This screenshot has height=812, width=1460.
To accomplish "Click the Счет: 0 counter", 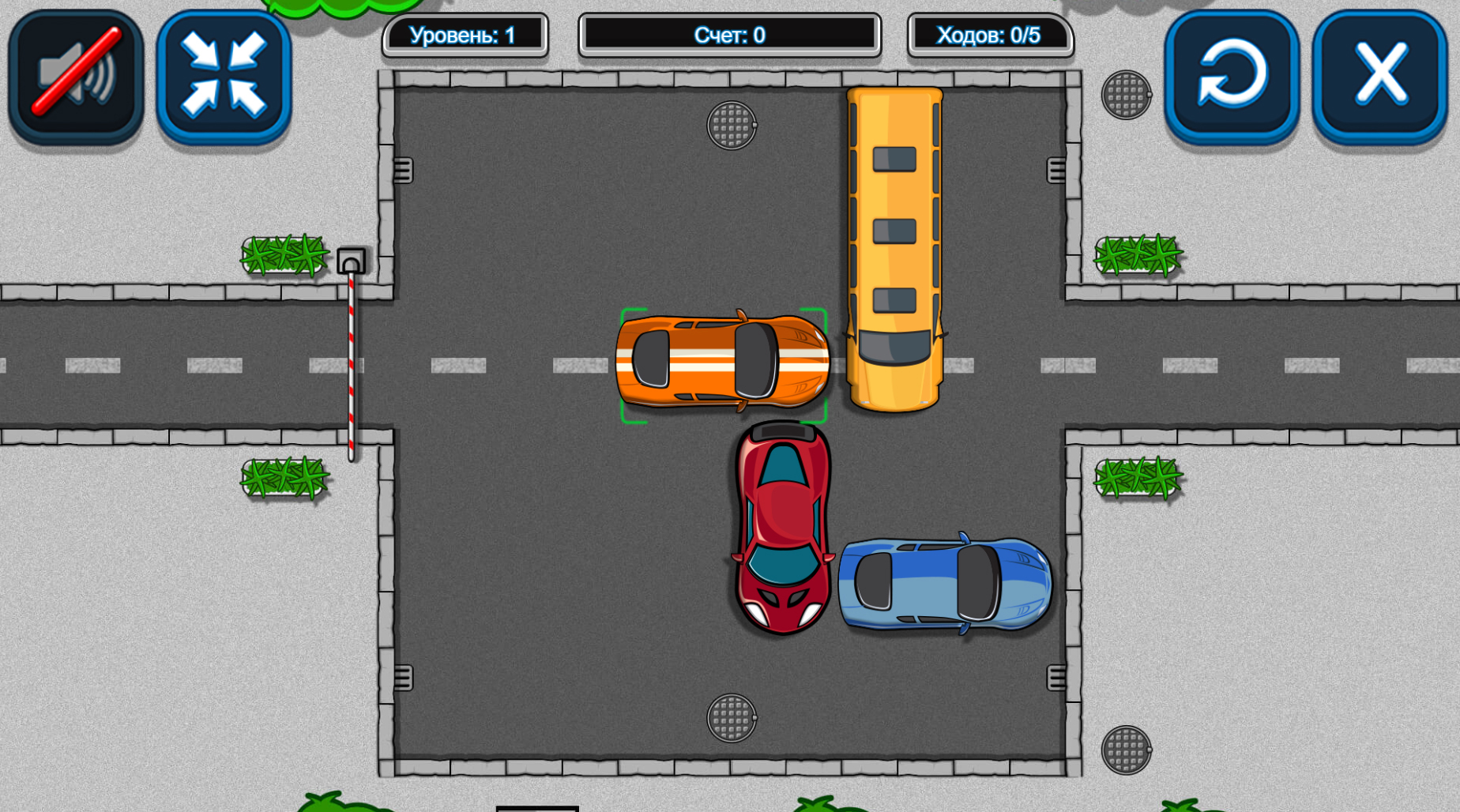I will point(730,34).
